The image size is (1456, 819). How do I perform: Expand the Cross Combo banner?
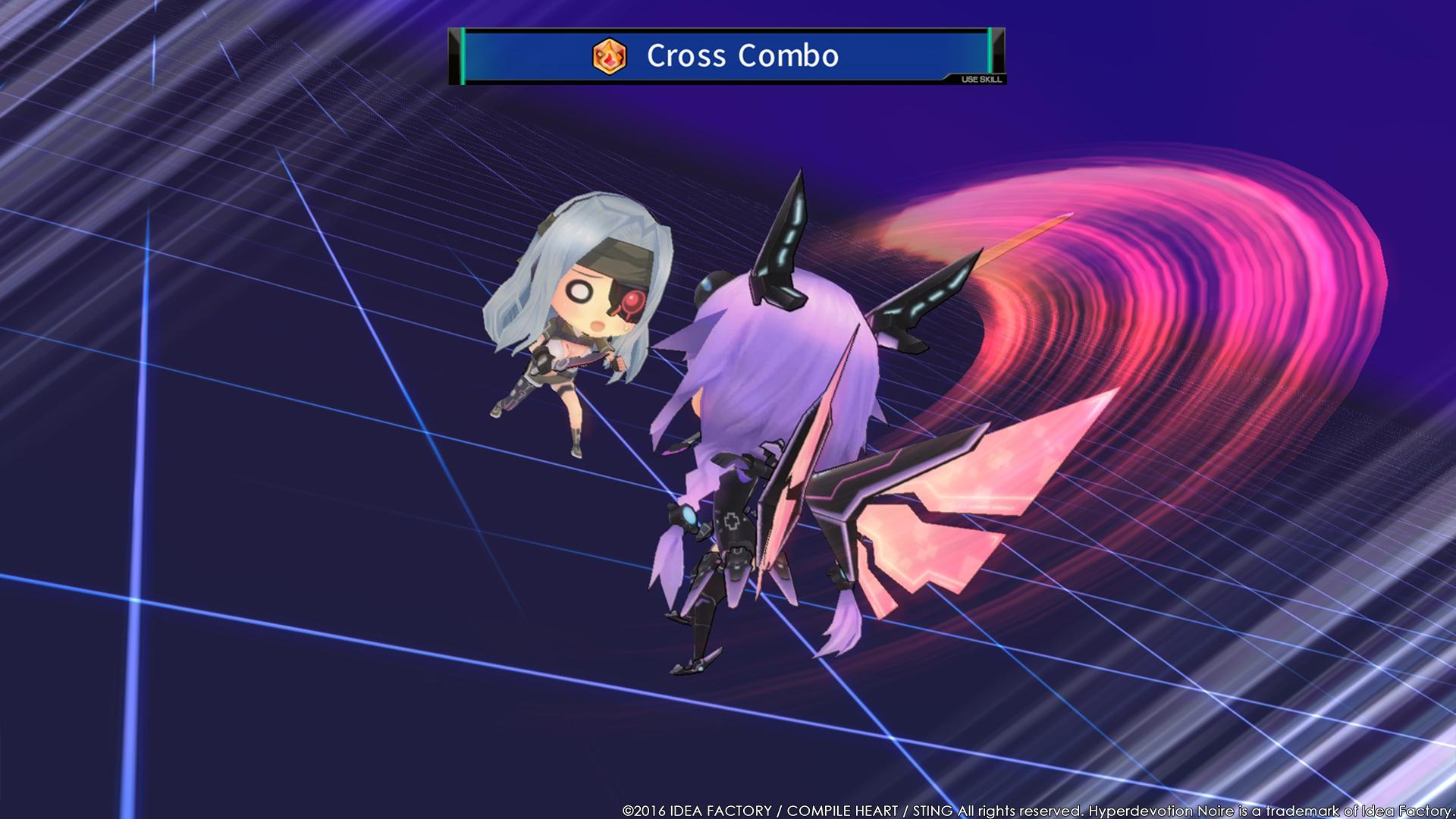pos(728,55)
